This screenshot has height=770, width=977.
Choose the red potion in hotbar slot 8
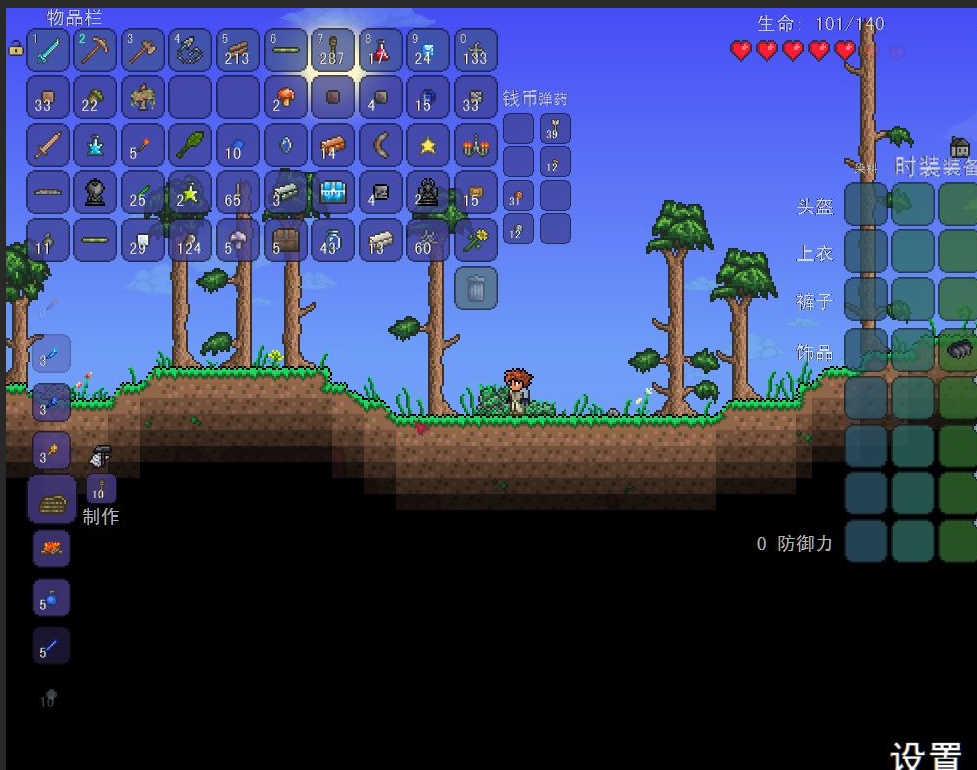pyautogui.click(x=380, y=50)
